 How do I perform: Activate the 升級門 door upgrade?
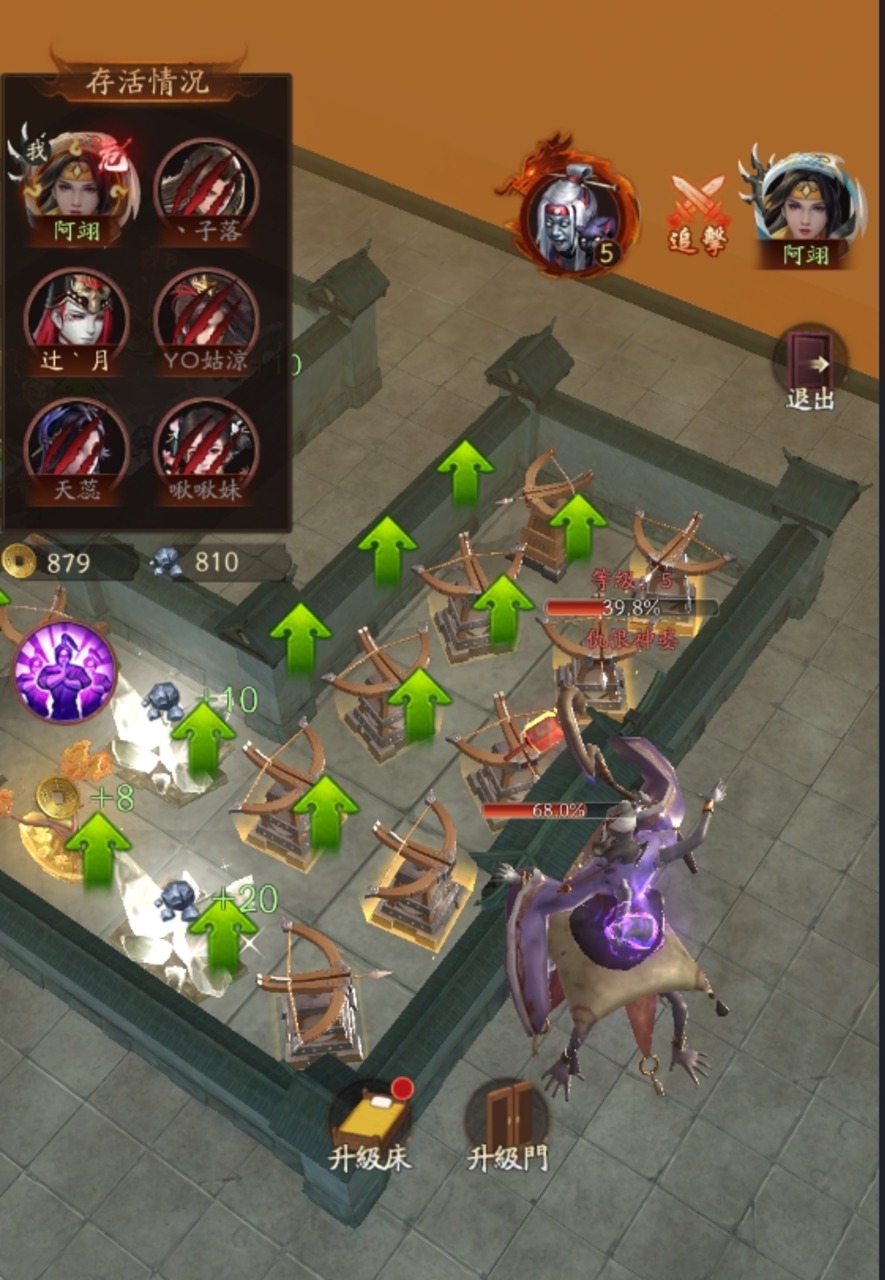508,1122
